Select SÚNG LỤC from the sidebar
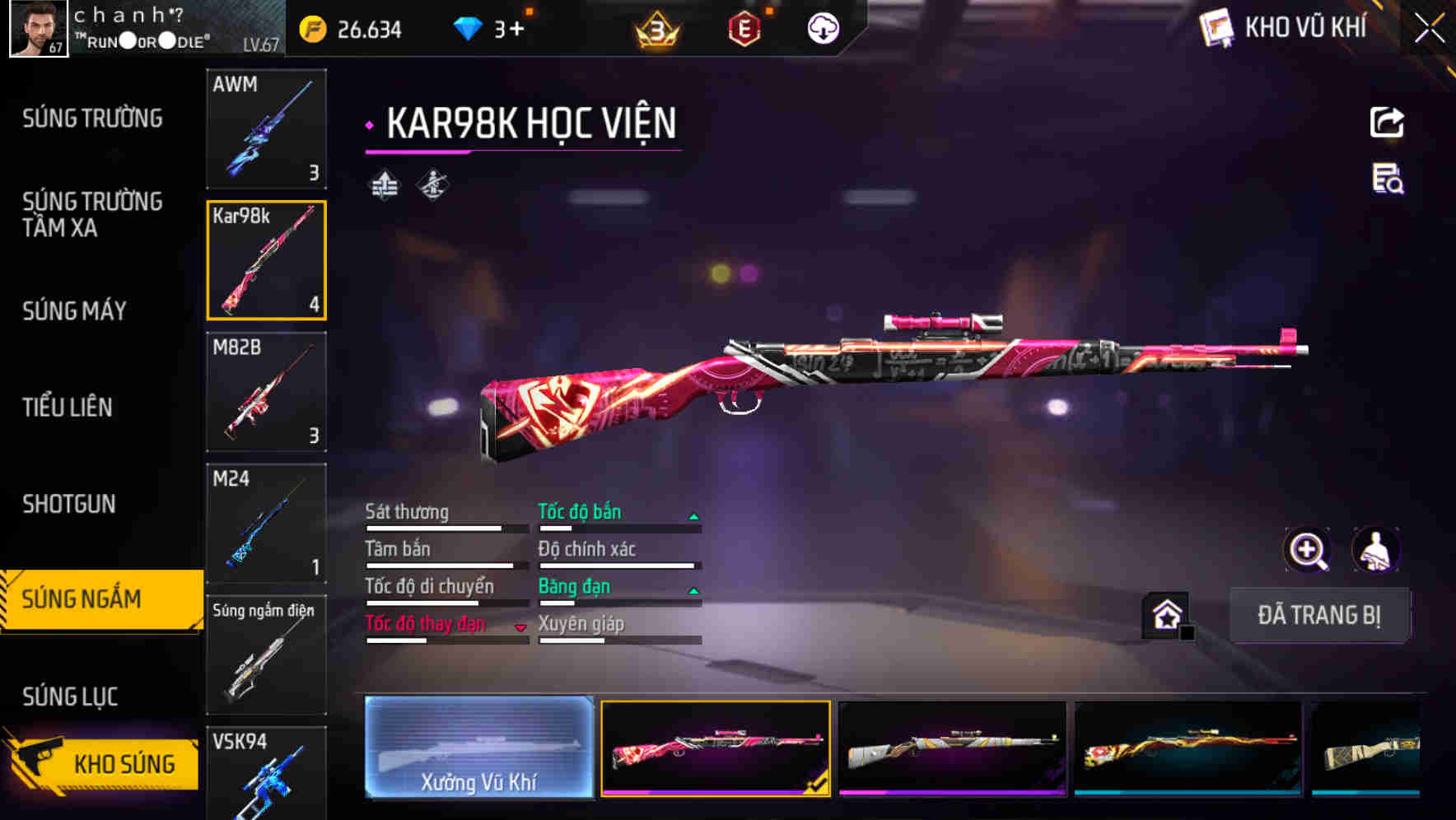Screen dimensions: 1456x820 coord(72,696)
